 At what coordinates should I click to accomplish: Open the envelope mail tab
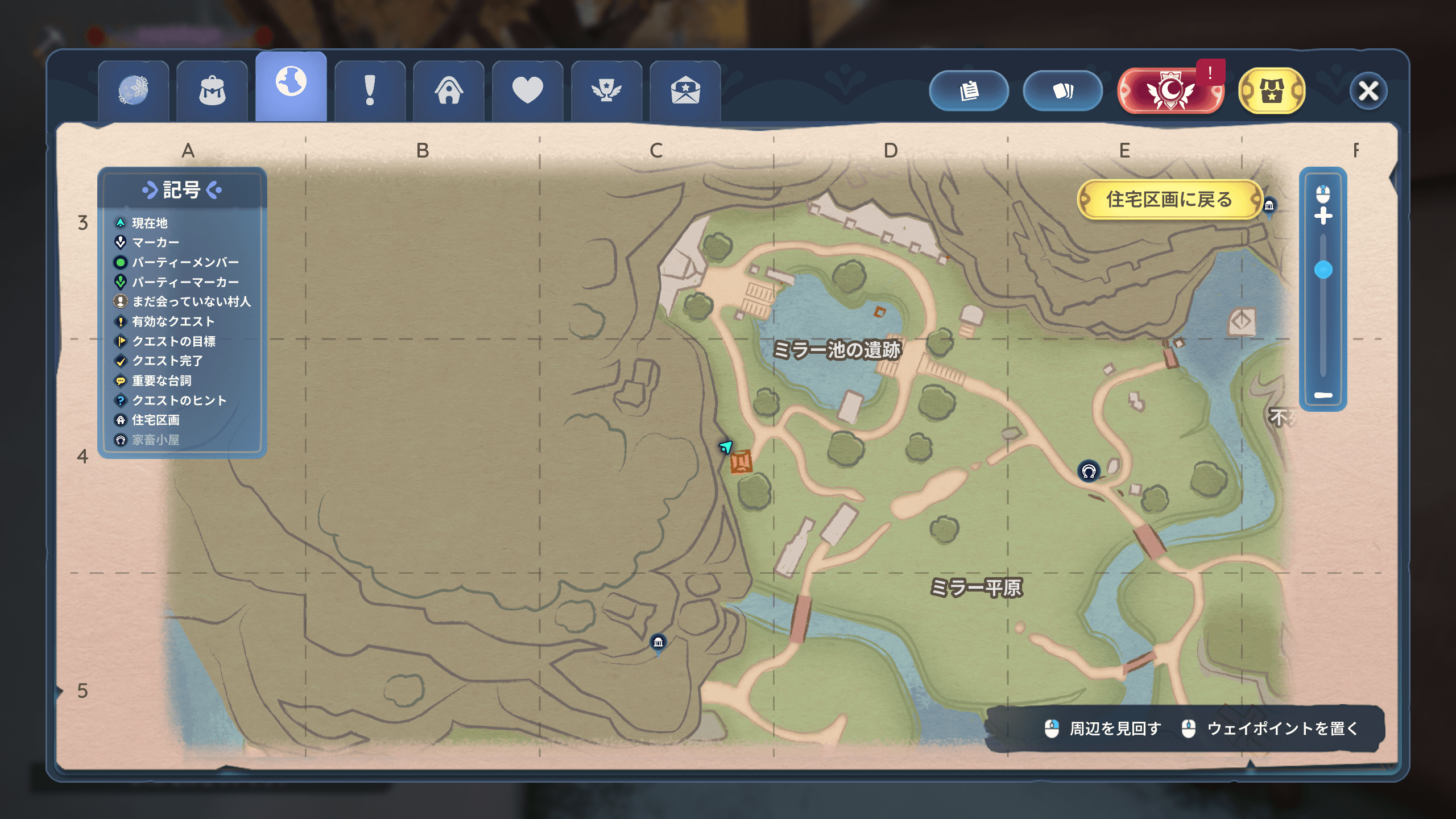(685, 91)
